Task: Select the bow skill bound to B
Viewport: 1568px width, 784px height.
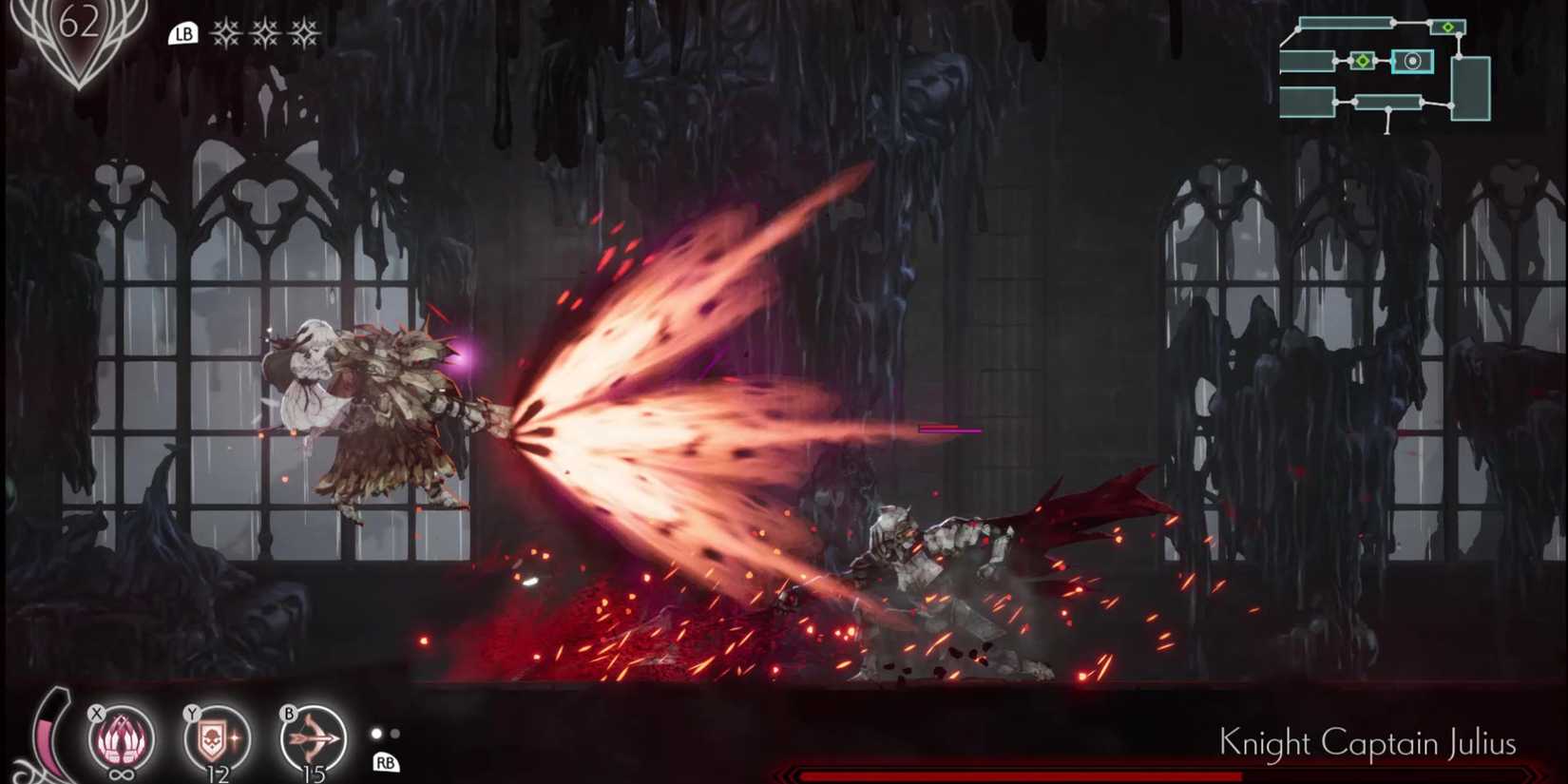Action: [x=311, y=737]
